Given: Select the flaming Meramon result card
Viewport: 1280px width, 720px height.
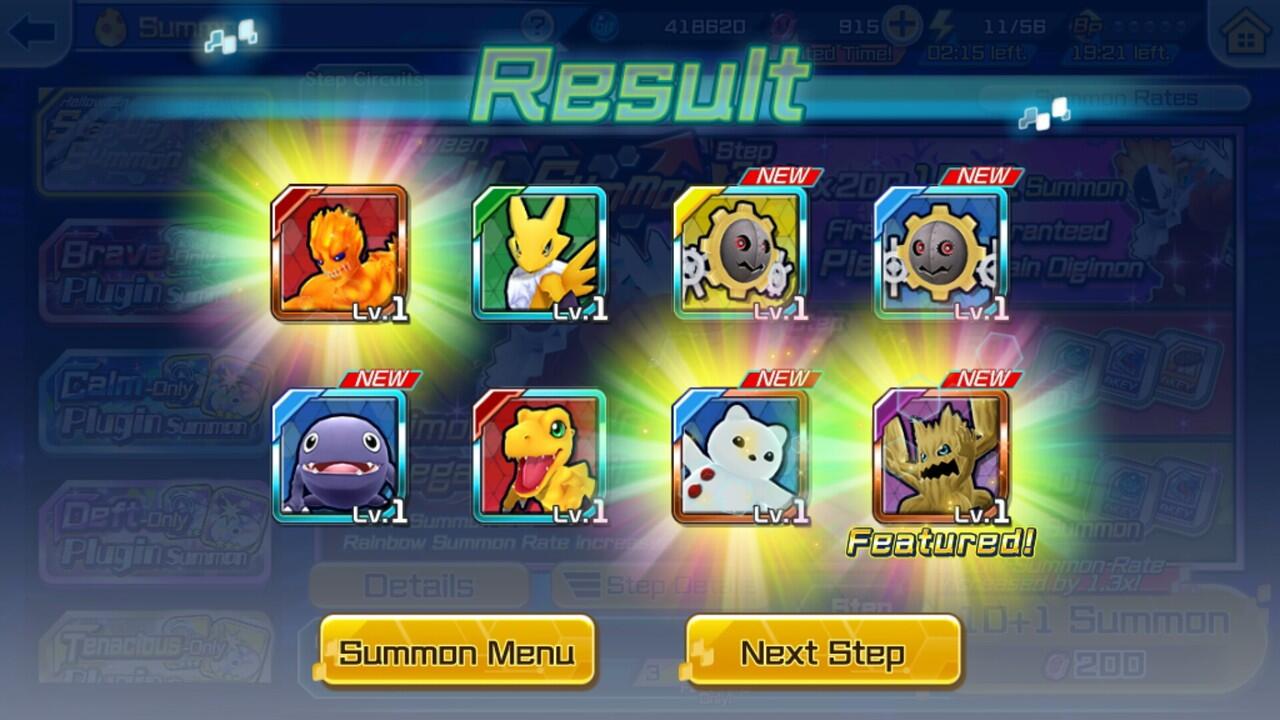Looking at the screenshot, I should pyautogui.click(x=340, y=253).
